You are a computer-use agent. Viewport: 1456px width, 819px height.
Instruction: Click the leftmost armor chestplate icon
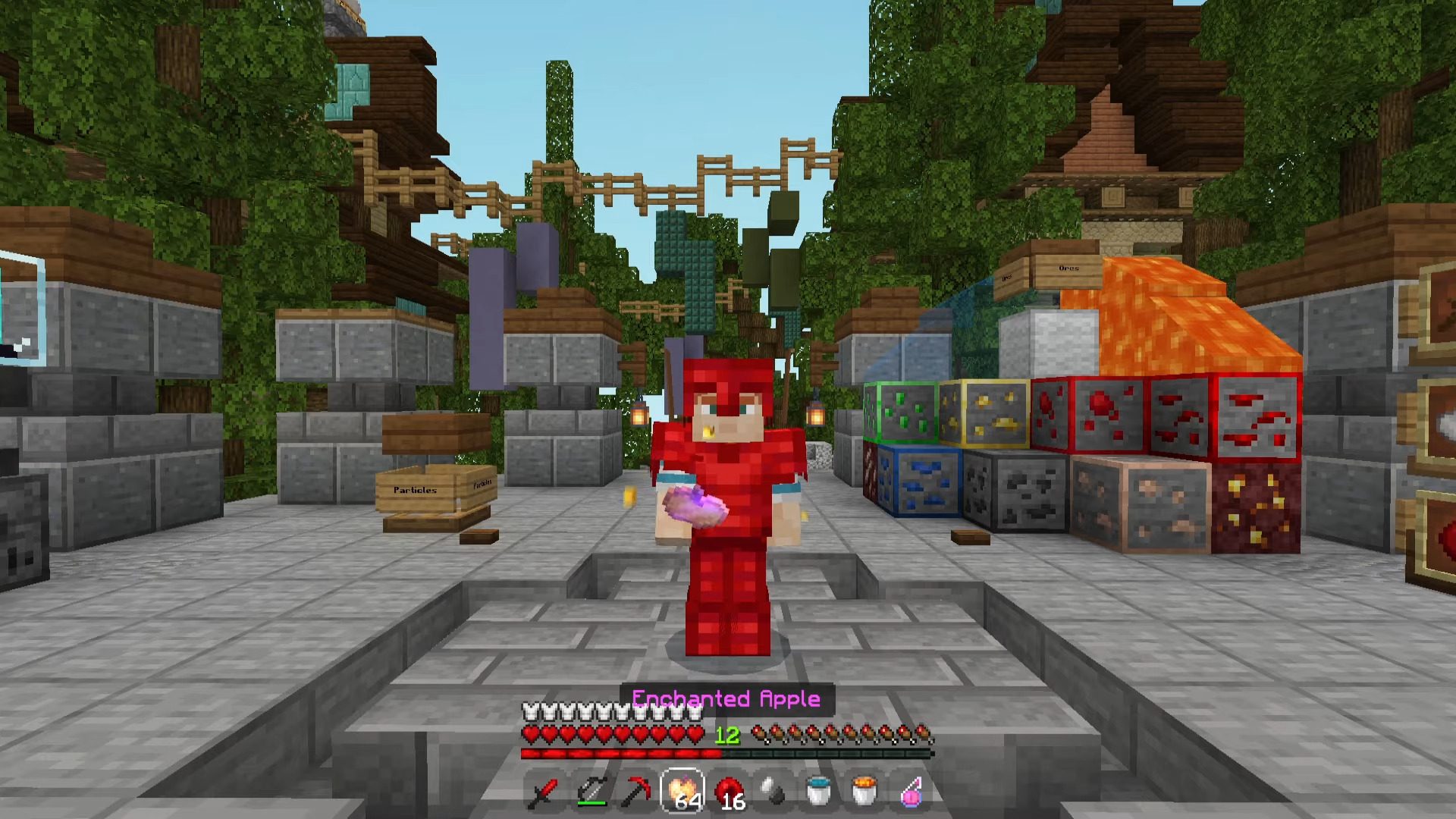[530, 713]
